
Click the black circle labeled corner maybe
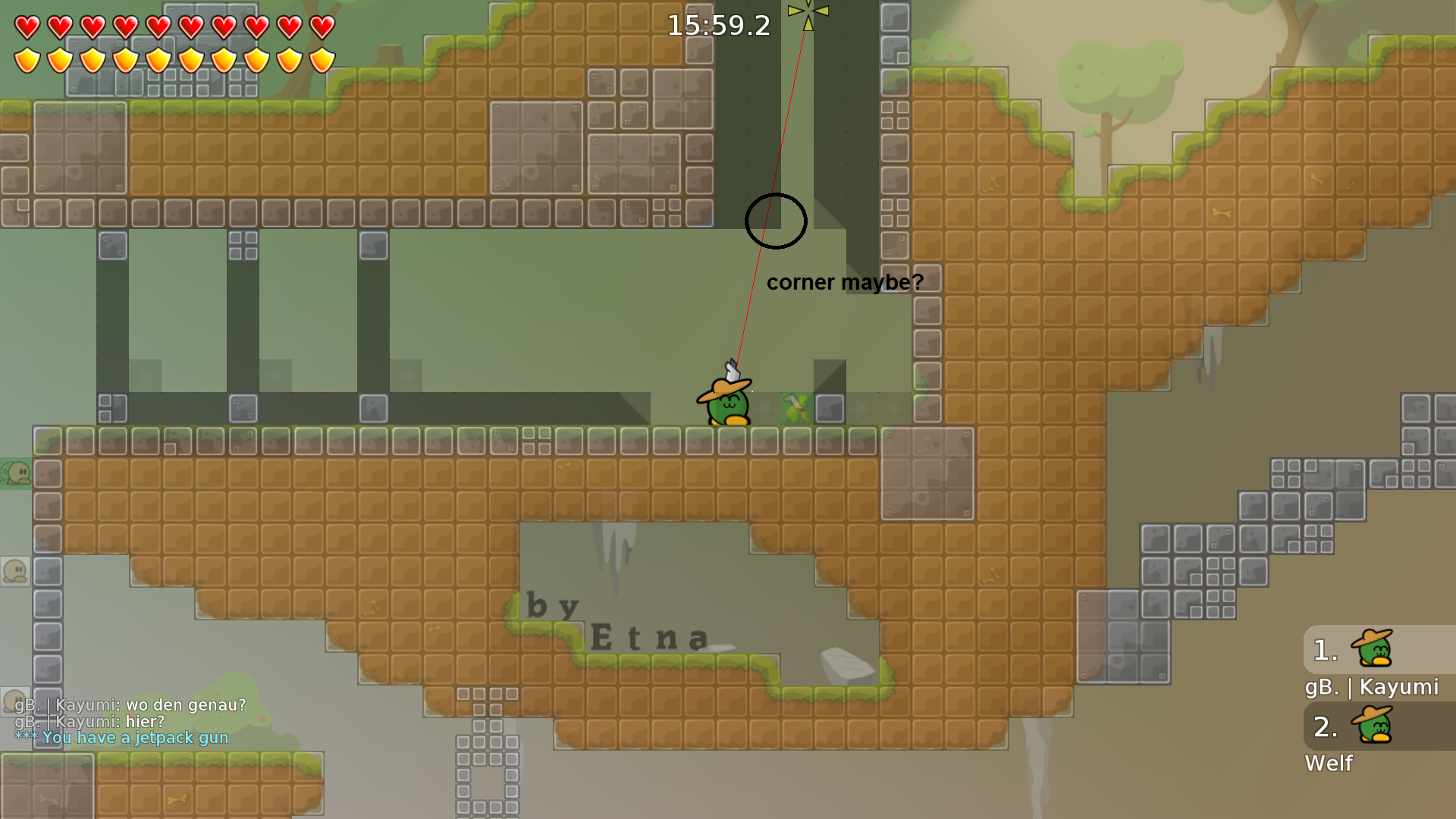coord(775,221)
